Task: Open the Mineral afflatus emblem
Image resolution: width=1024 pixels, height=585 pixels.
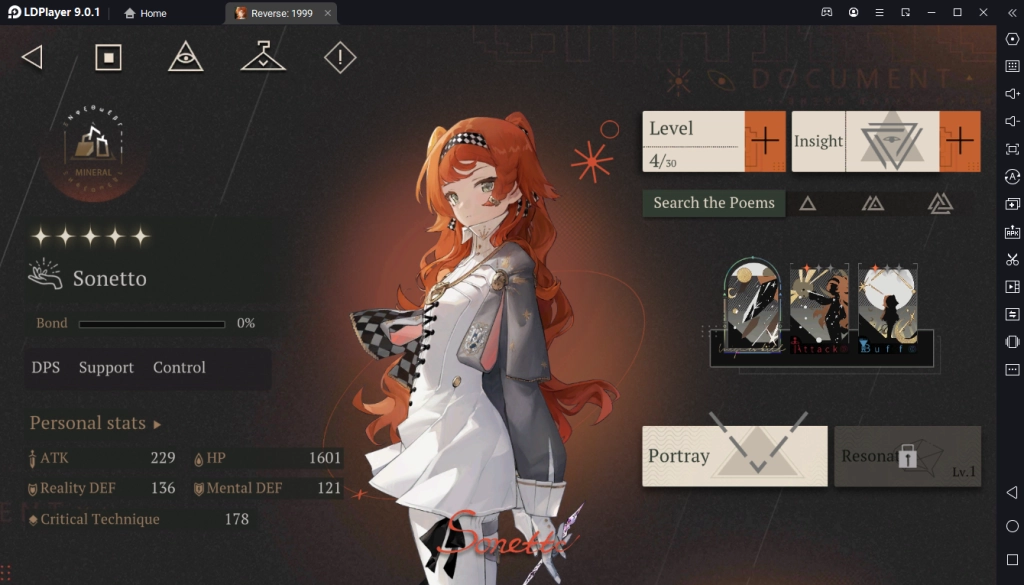Action: pyautogui.click(x=93, y=147)
